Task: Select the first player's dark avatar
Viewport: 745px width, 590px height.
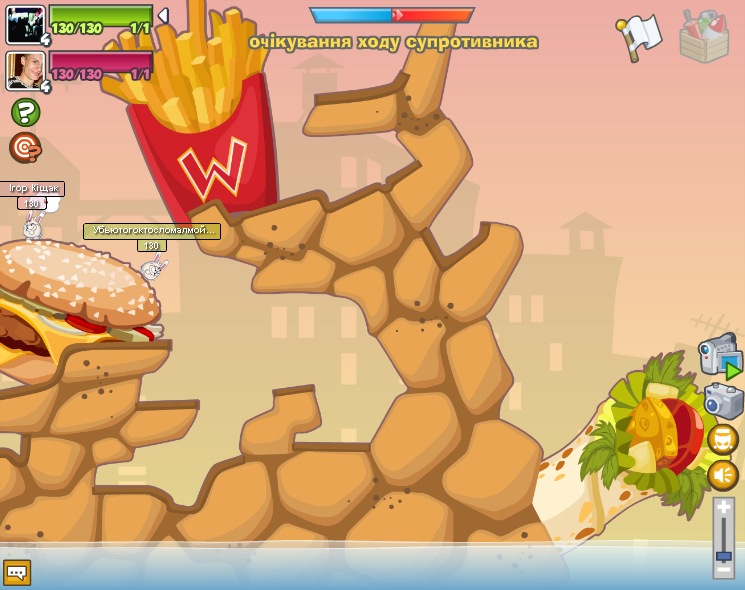Action: [25, 24]
